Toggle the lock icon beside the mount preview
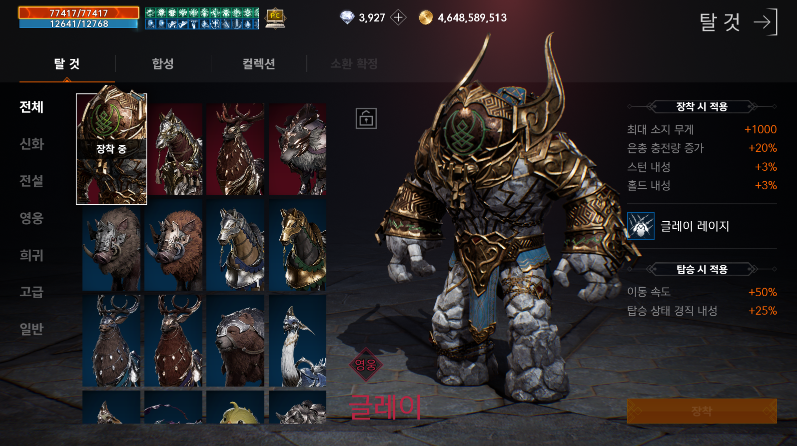 (x=365, y=118)
